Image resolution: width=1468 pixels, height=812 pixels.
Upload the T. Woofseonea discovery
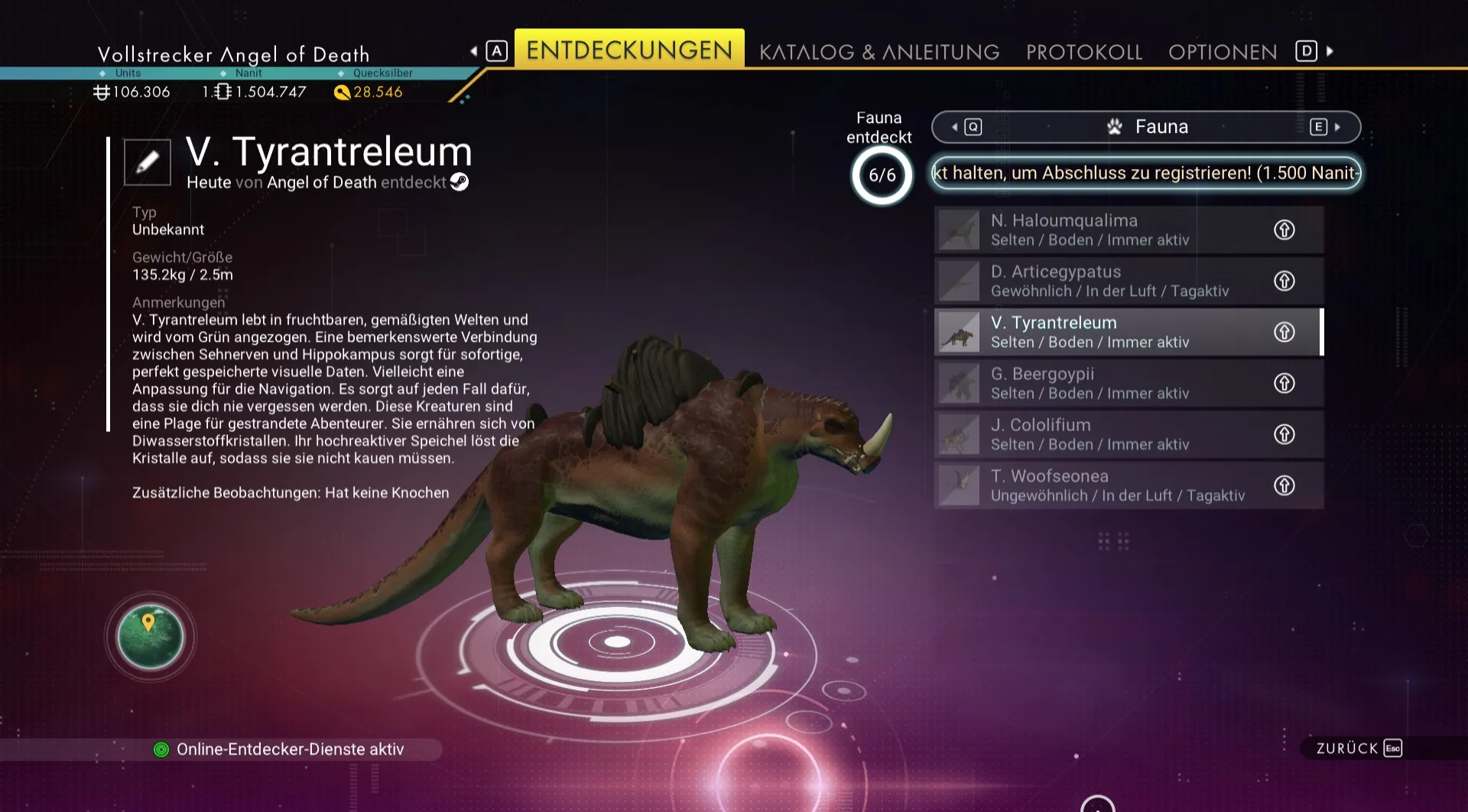[1284, 486]
